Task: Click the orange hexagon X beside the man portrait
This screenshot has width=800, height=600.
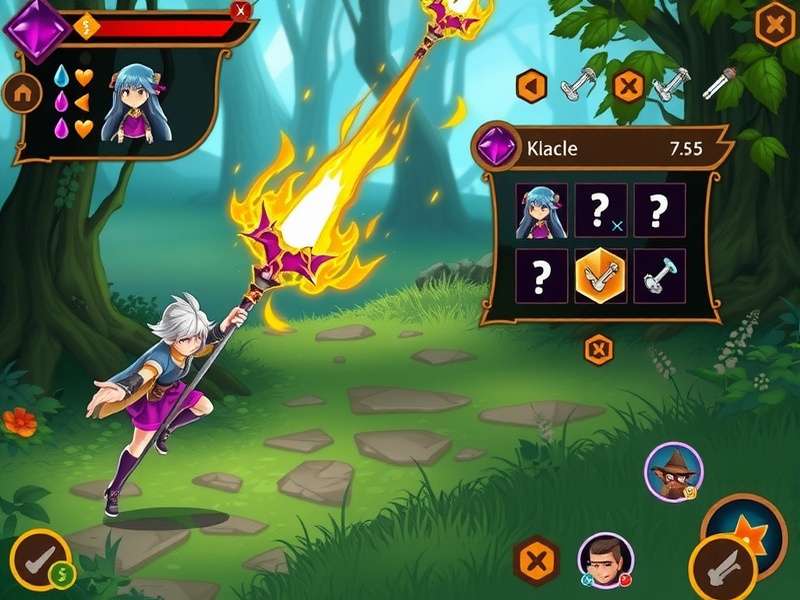Action: (537, 560)
